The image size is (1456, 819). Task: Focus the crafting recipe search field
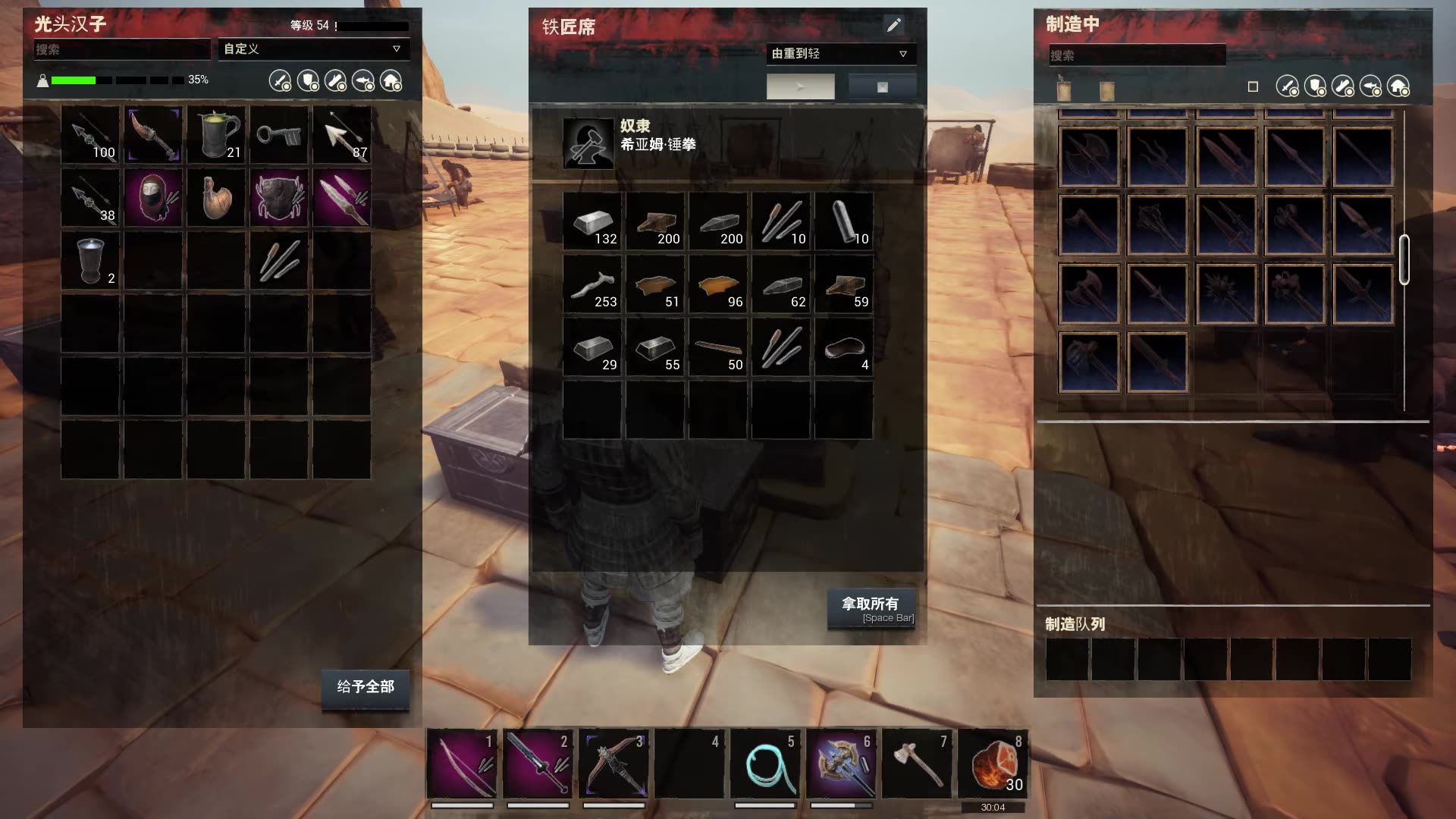click(x=1137, y=55)
